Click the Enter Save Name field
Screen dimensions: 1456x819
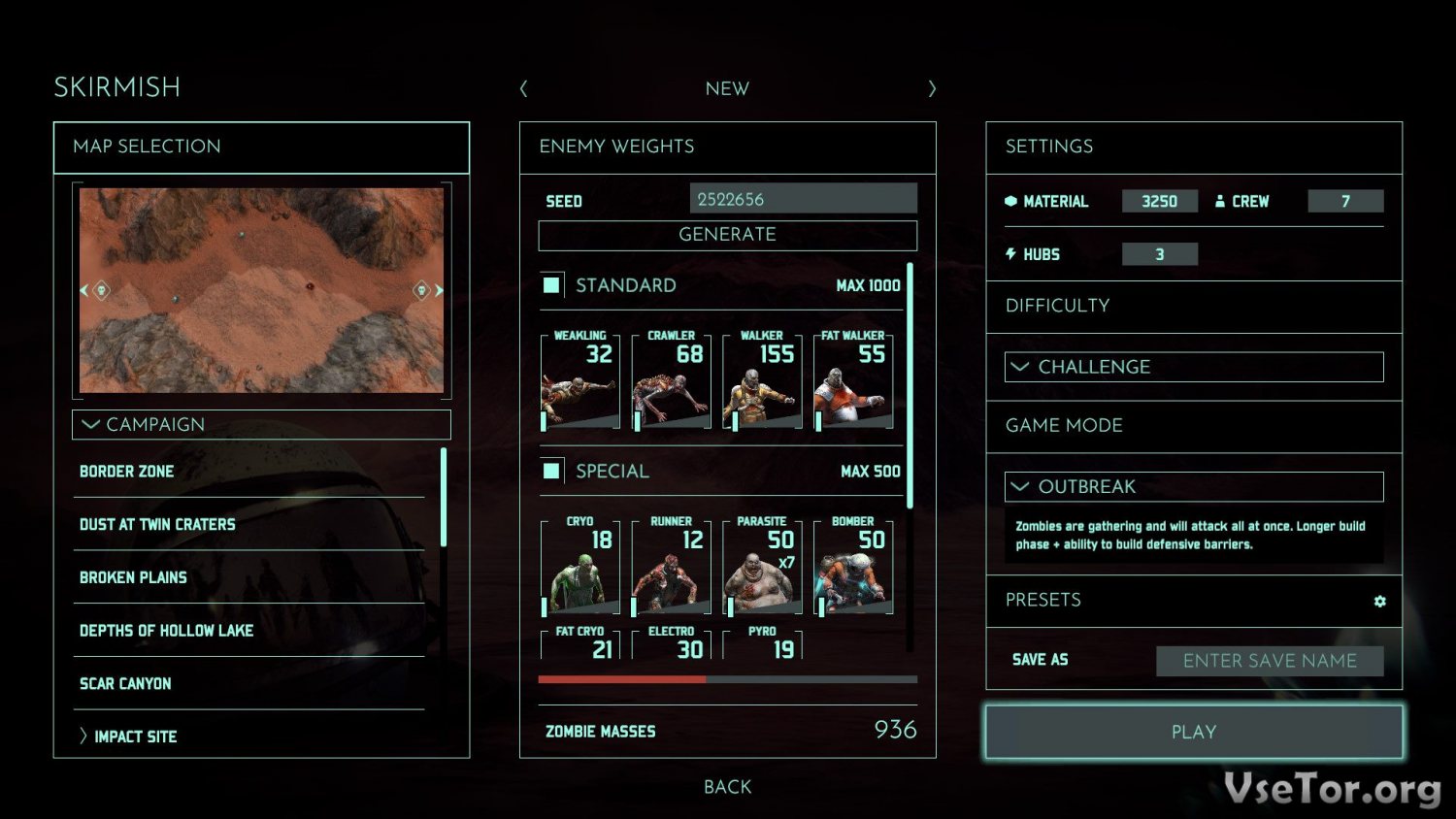[x=1269, y=661]
